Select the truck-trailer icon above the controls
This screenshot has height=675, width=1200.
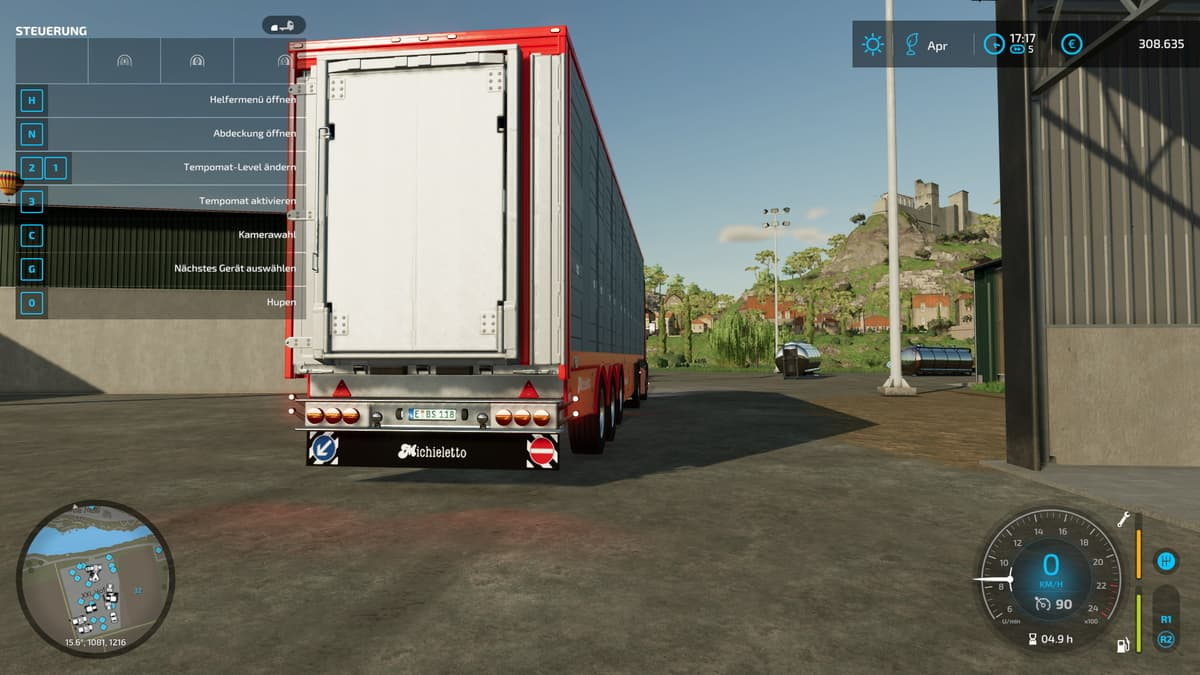pos(283,26)
